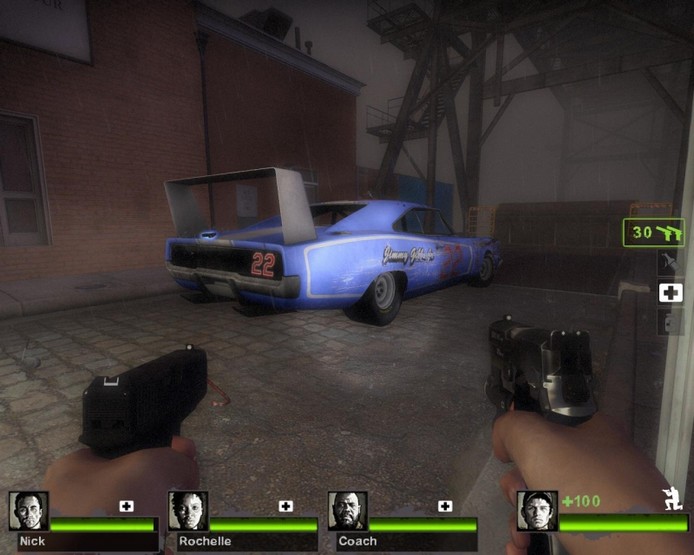Click Rochelle's teammate portrait
Image resolution: width=694 pixels, height=555 pixels.
[x=188, y=511]
